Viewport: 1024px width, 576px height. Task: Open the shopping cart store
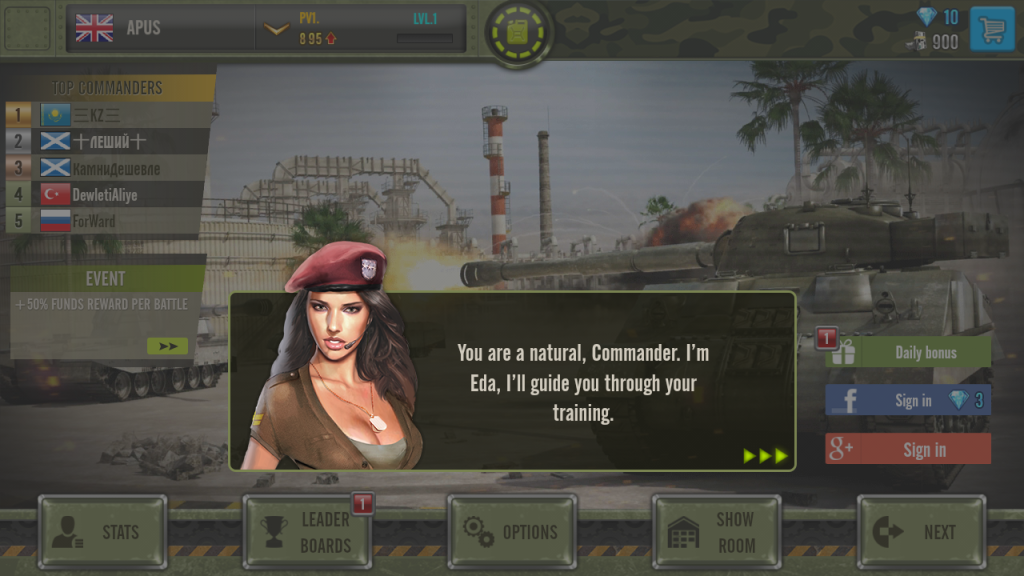click(992, 29)
